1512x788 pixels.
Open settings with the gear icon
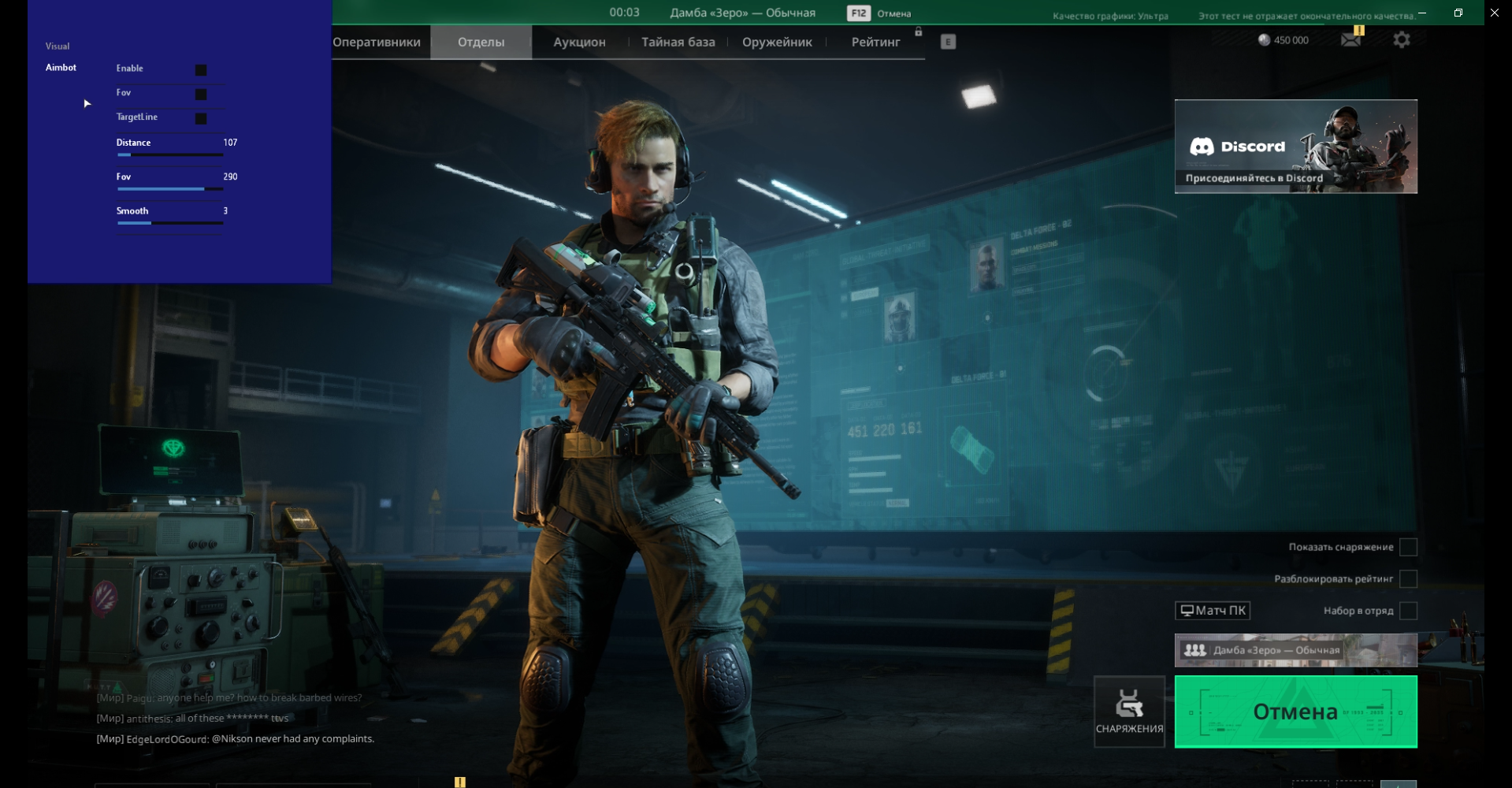click(1401, 39)
